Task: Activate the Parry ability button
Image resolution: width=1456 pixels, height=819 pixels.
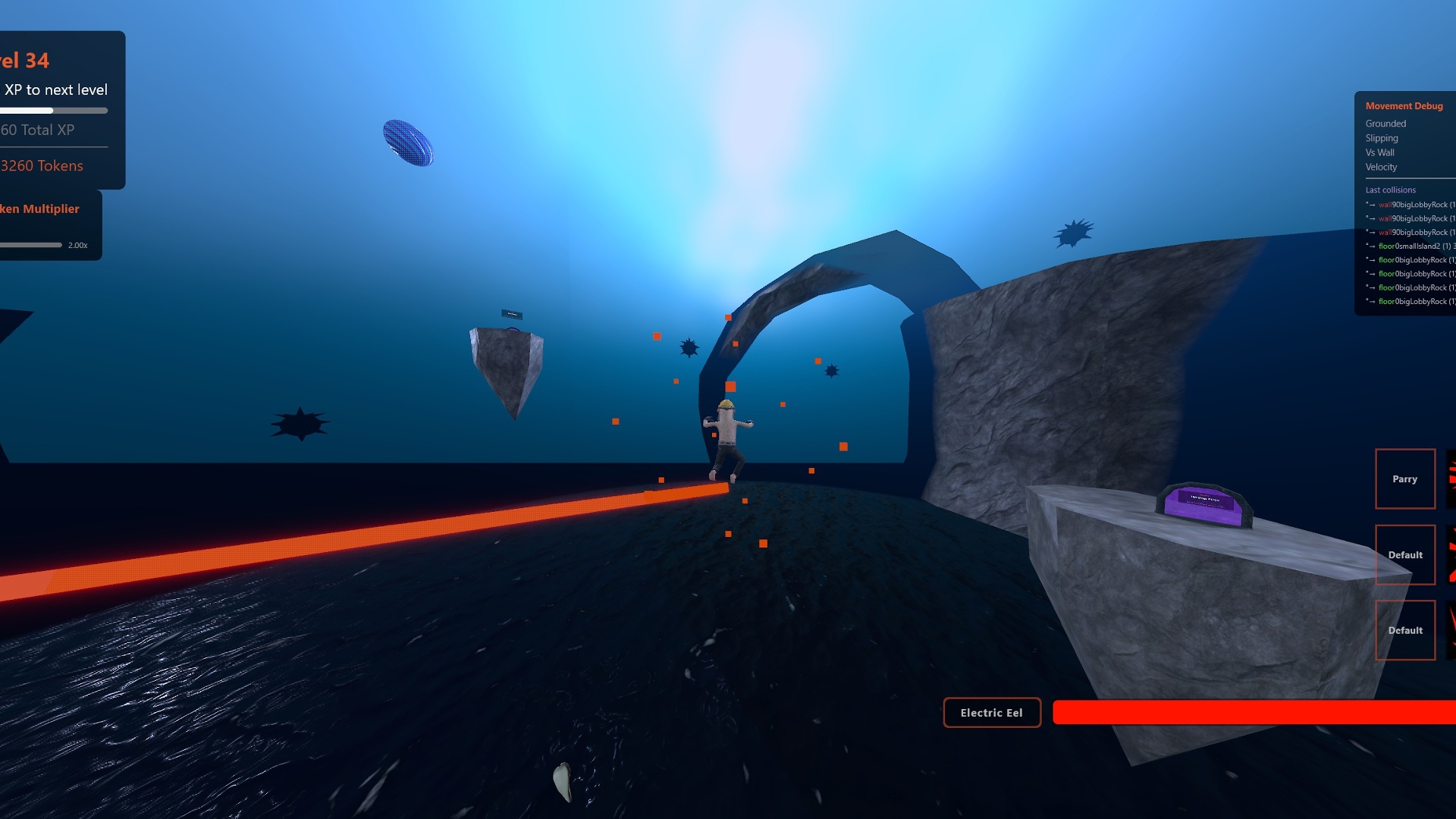Action: click(x=1404, y=479)
